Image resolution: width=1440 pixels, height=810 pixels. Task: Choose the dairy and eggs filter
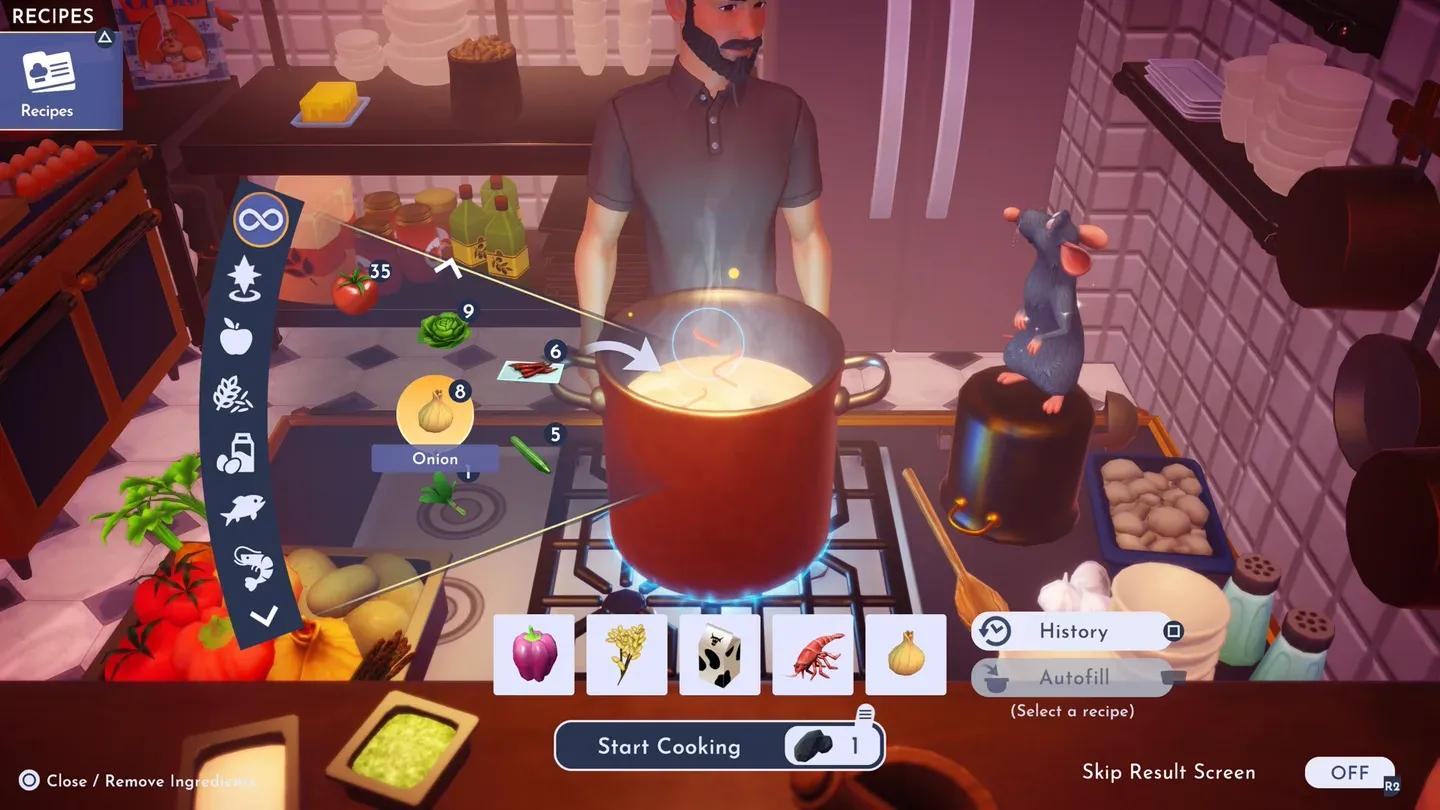pos(236,452)
